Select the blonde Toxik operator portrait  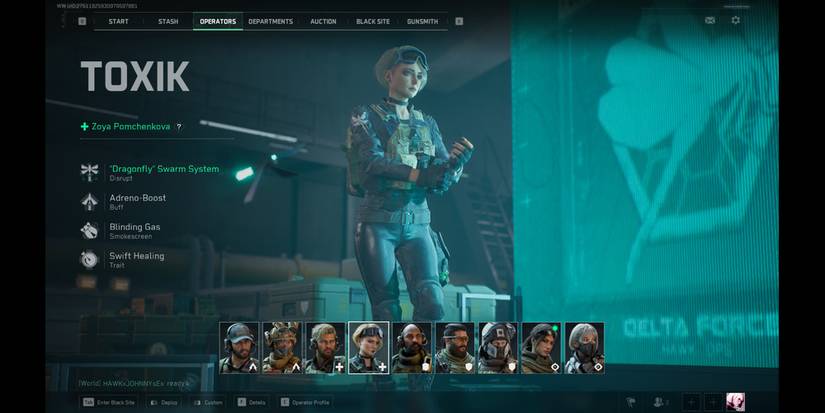click(x=368, y=347)
